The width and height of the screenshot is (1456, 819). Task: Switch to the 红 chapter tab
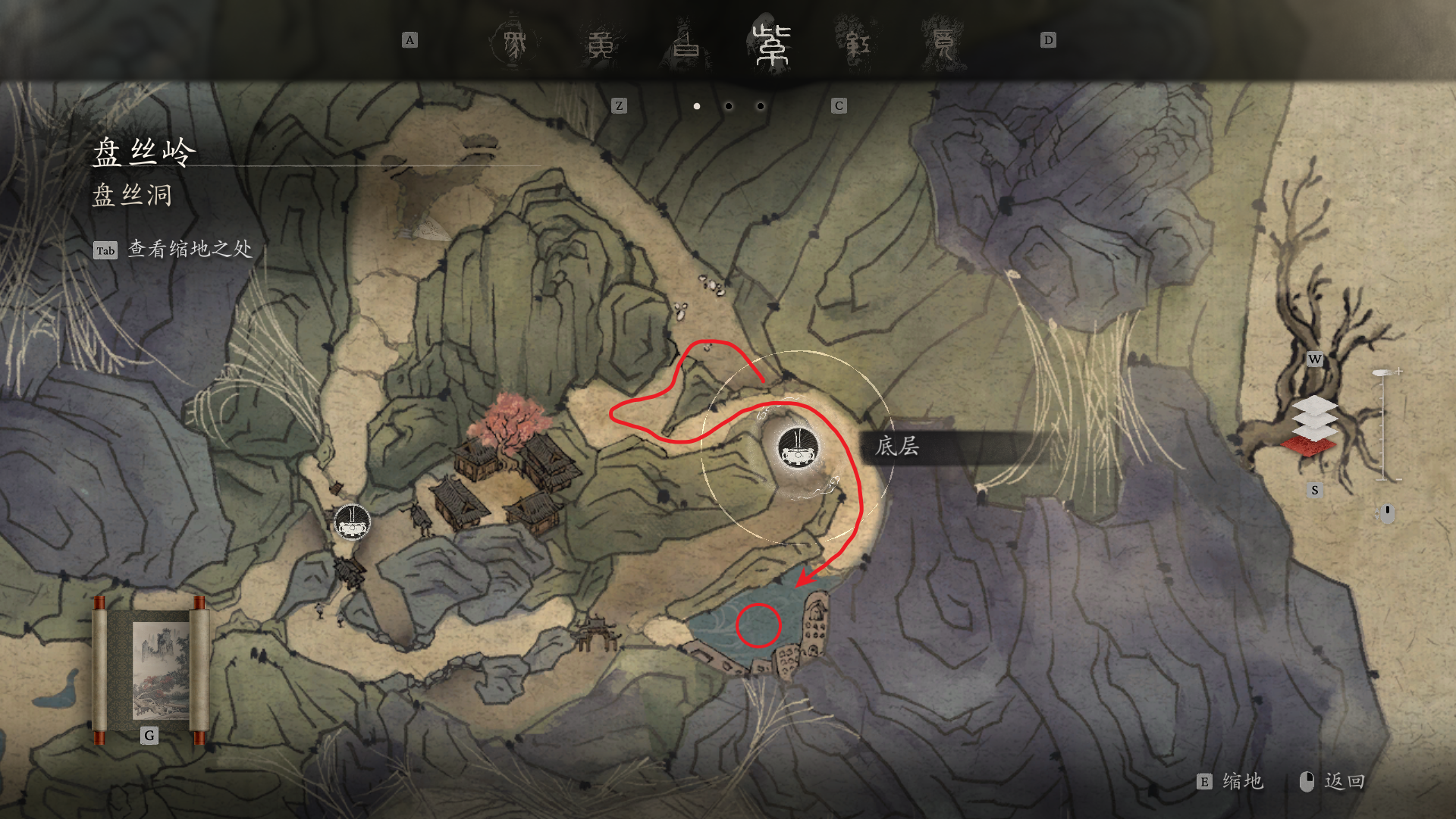pyautogui.click(x=858, y=45)
